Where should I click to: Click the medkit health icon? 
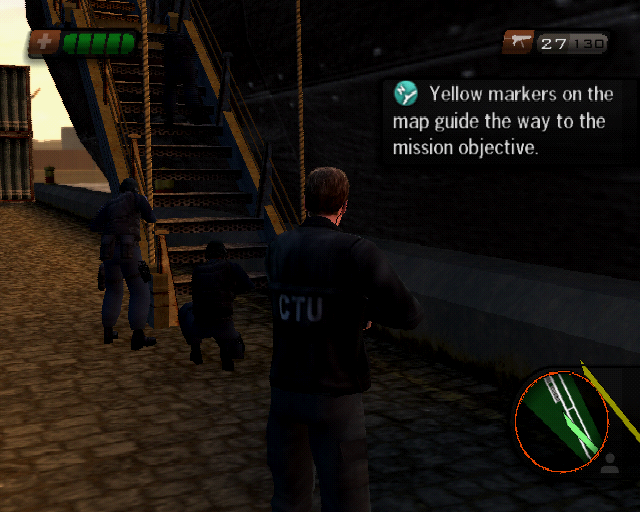45,42
